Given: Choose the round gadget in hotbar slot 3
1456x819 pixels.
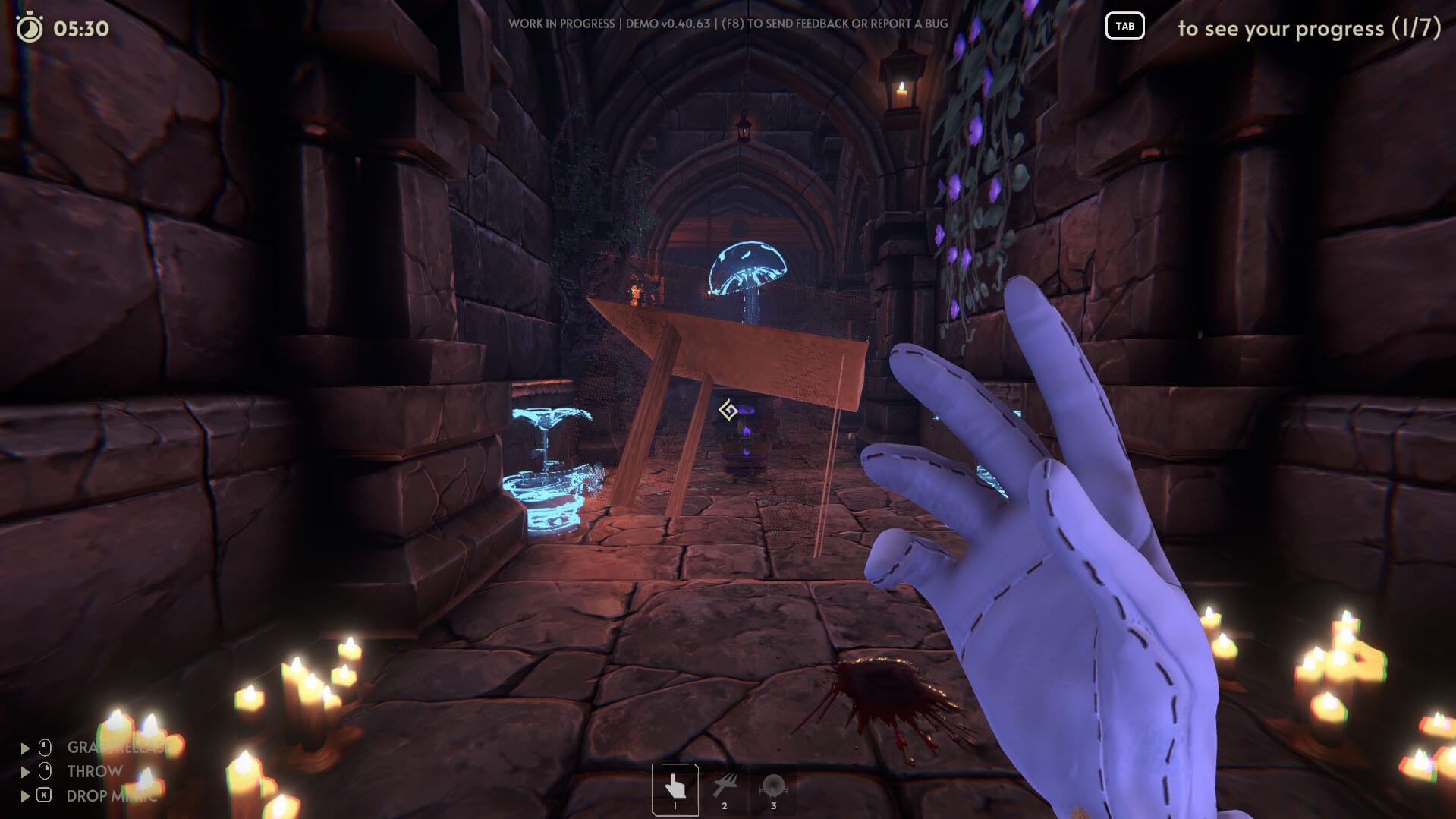Looking at the screenshot, I should click(x=773, y=788).
